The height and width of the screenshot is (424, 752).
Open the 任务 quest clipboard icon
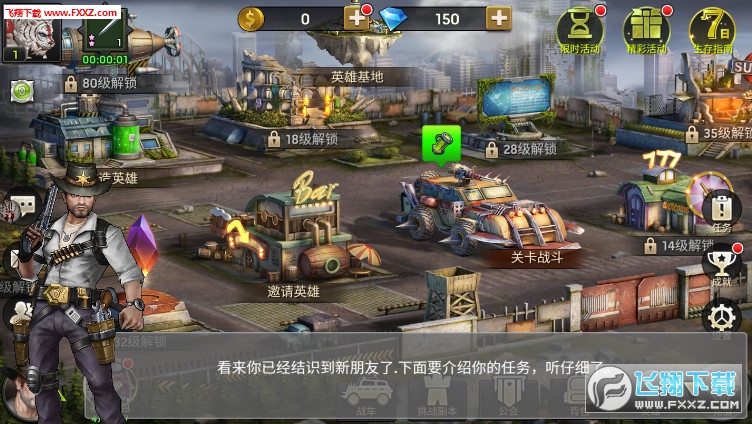coord(721,209)
